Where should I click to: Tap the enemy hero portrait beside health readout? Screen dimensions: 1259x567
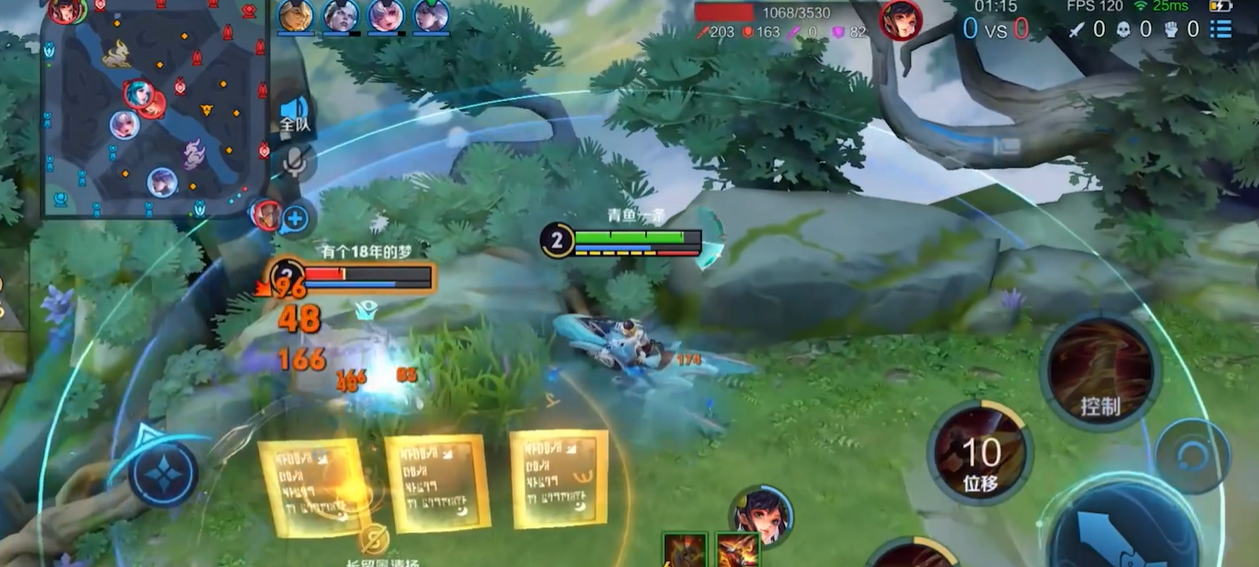click(x=900, y=20)
